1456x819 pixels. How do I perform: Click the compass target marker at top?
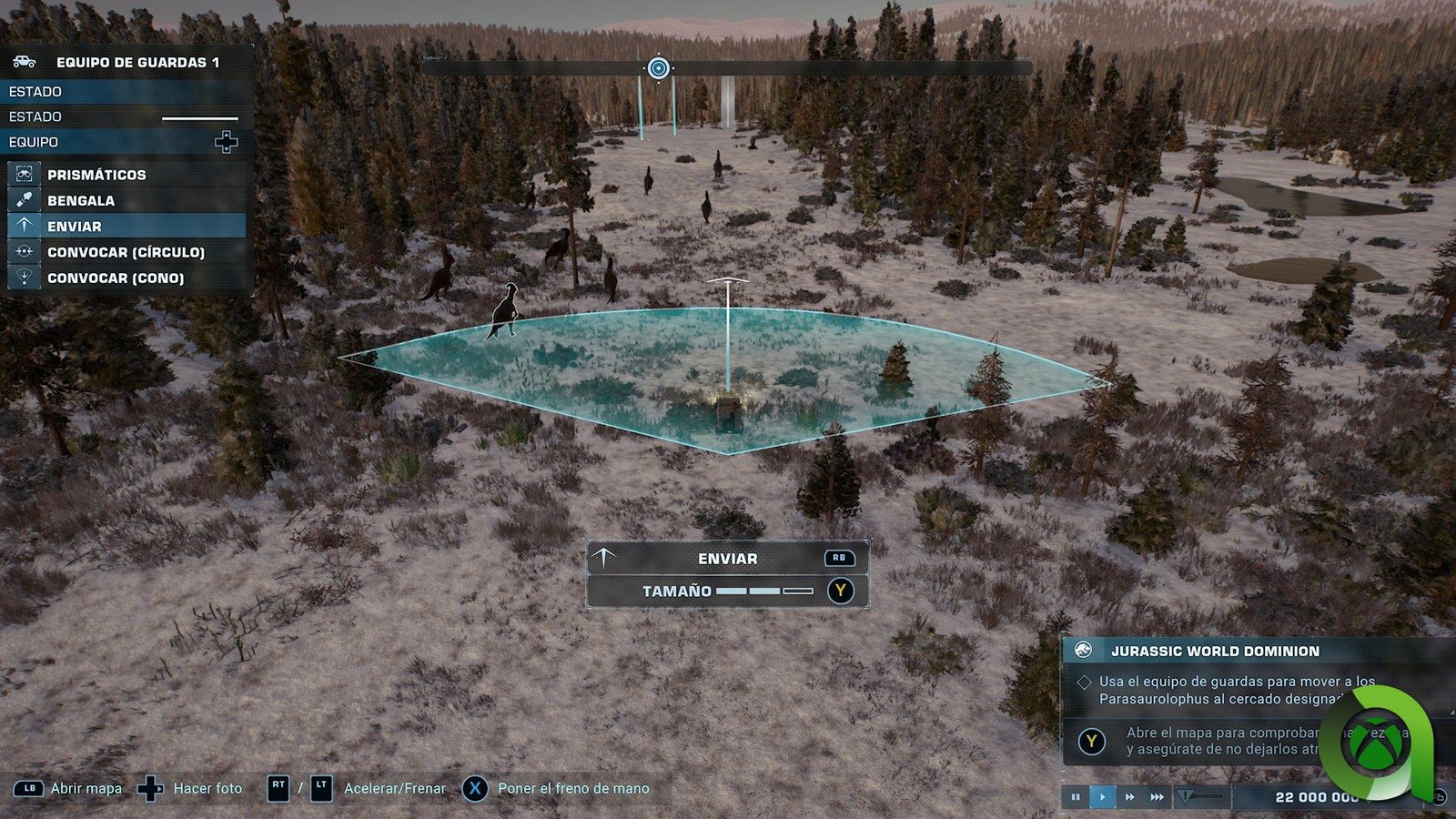click(658, 68)
